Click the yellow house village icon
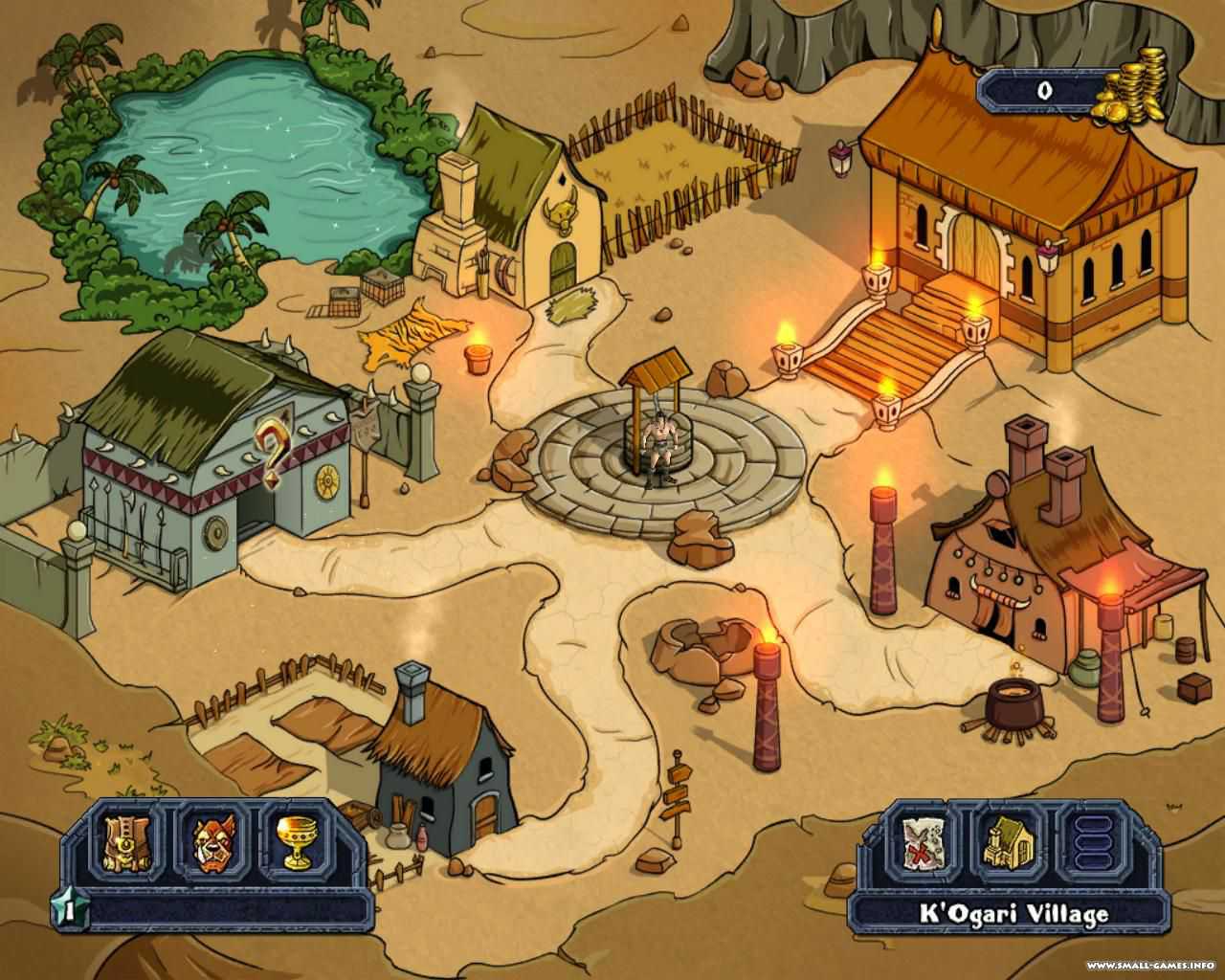 point(1009,842)
